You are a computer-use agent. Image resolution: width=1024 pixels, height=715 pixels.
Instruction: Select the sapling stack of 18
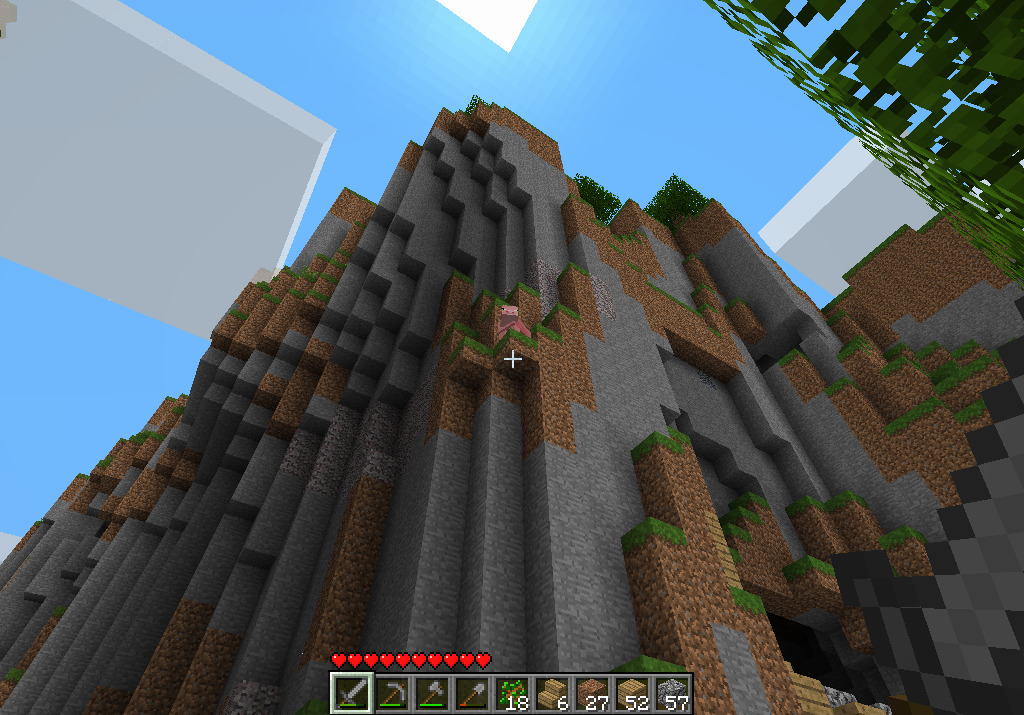[512, 693]
